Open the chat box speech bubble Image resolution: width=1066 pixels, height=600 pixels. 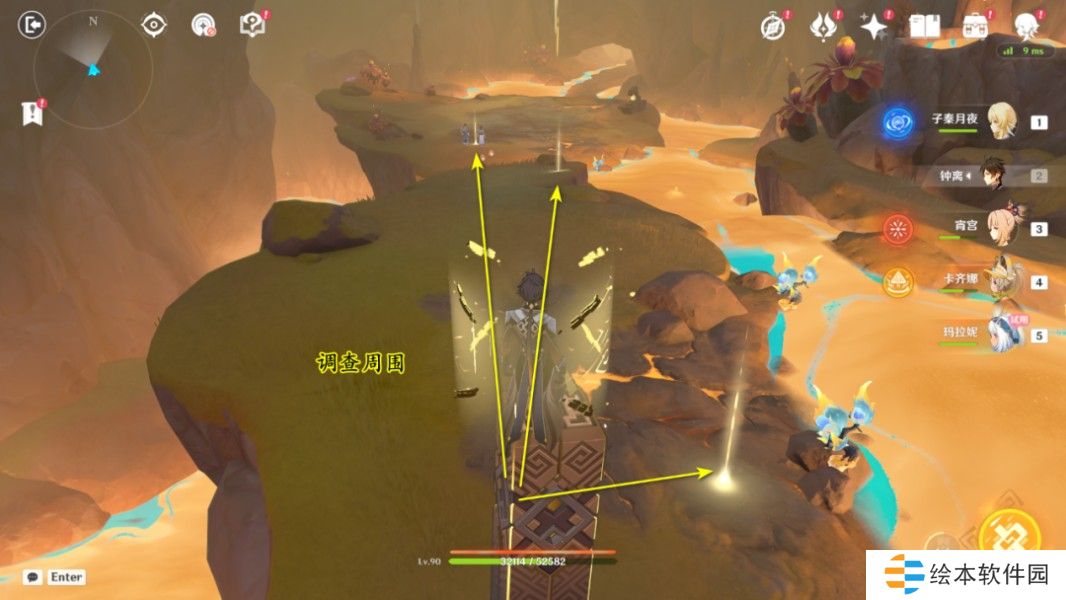coord(33,577)
